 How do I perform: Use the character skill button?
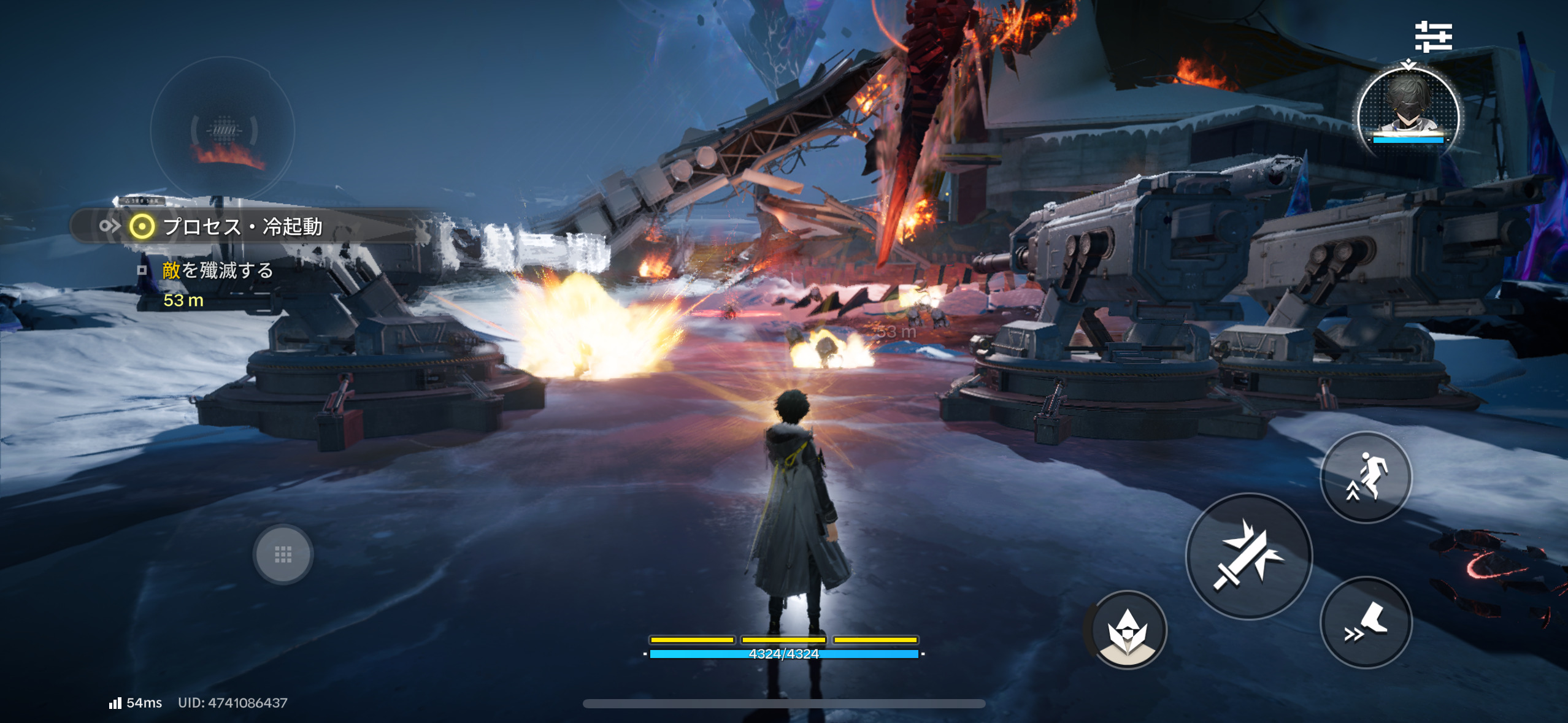coord(1128,629)
